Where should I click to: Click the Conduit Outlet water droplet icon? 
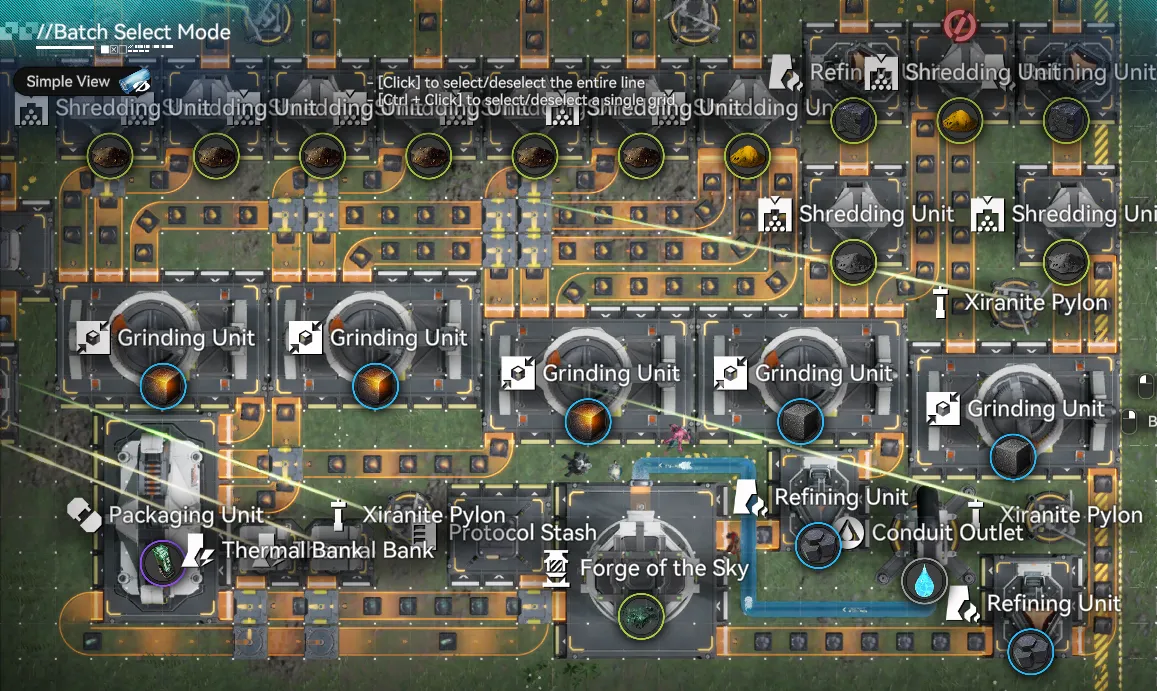pos(924,581)
